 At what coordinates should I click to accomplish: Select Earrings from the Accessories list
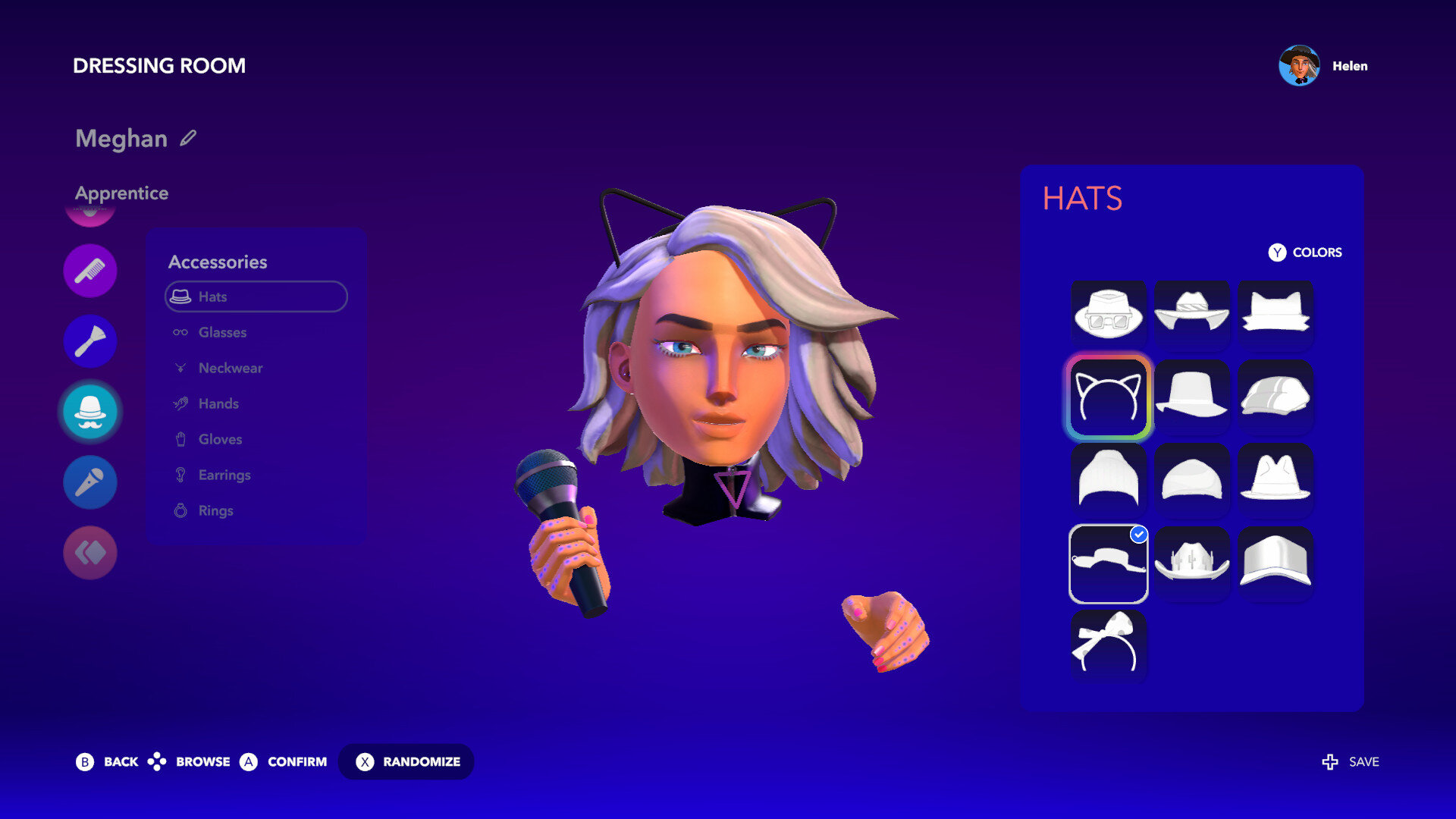pos(223,475)
